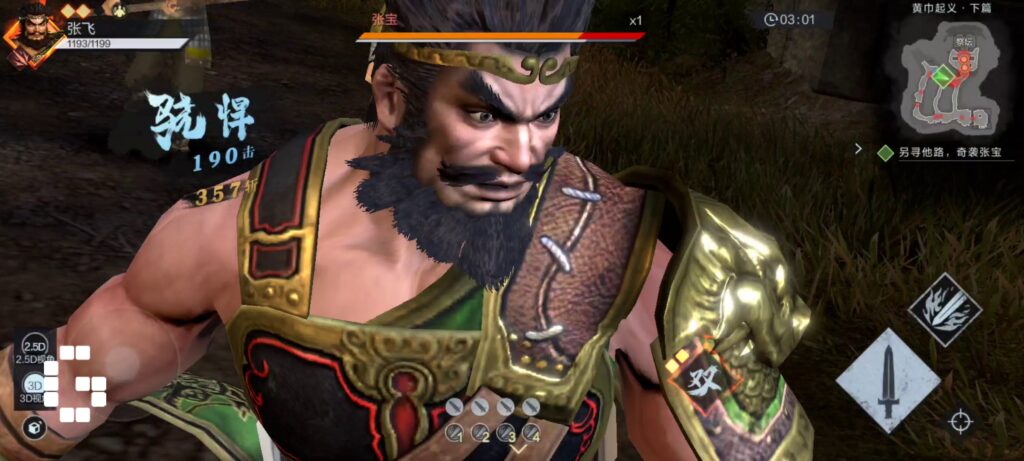
Task: Tap the 张飞 character portrait
Action: pos(29,36)
